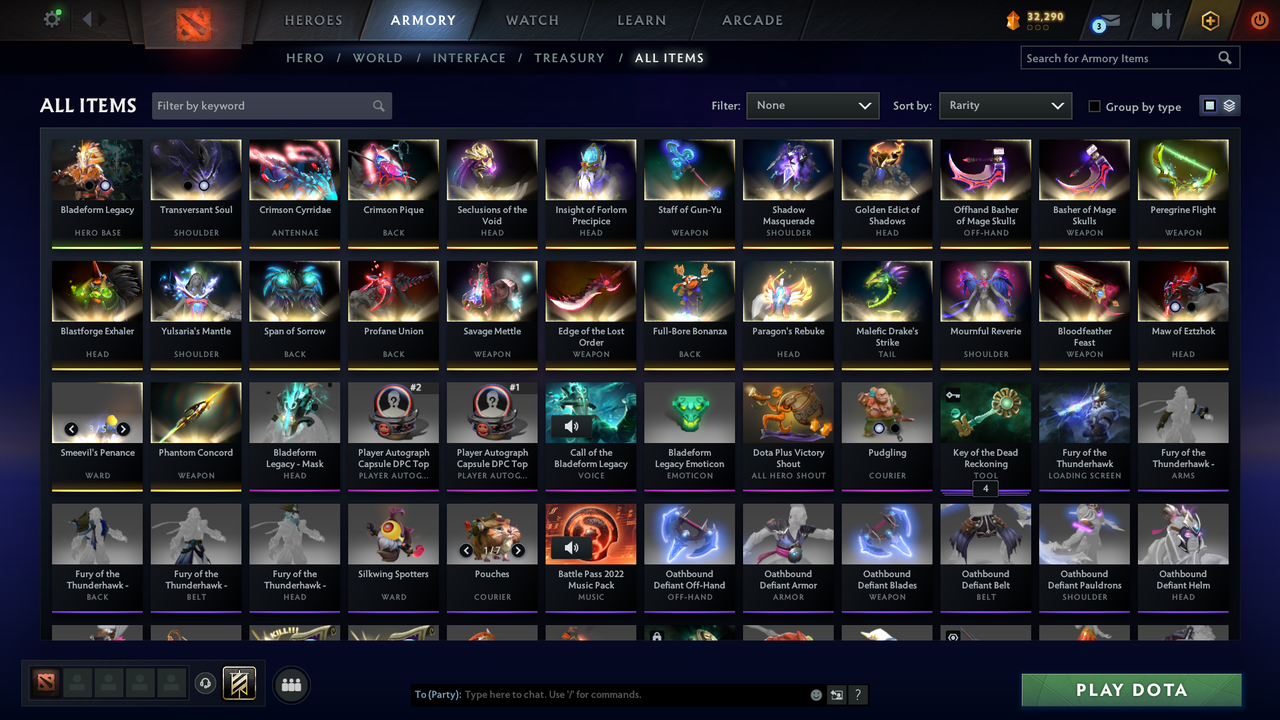Preview Call of the Bladeform Legacy voice line
The width and height of the screenshot is (1280, 720).
pos(570,425)
